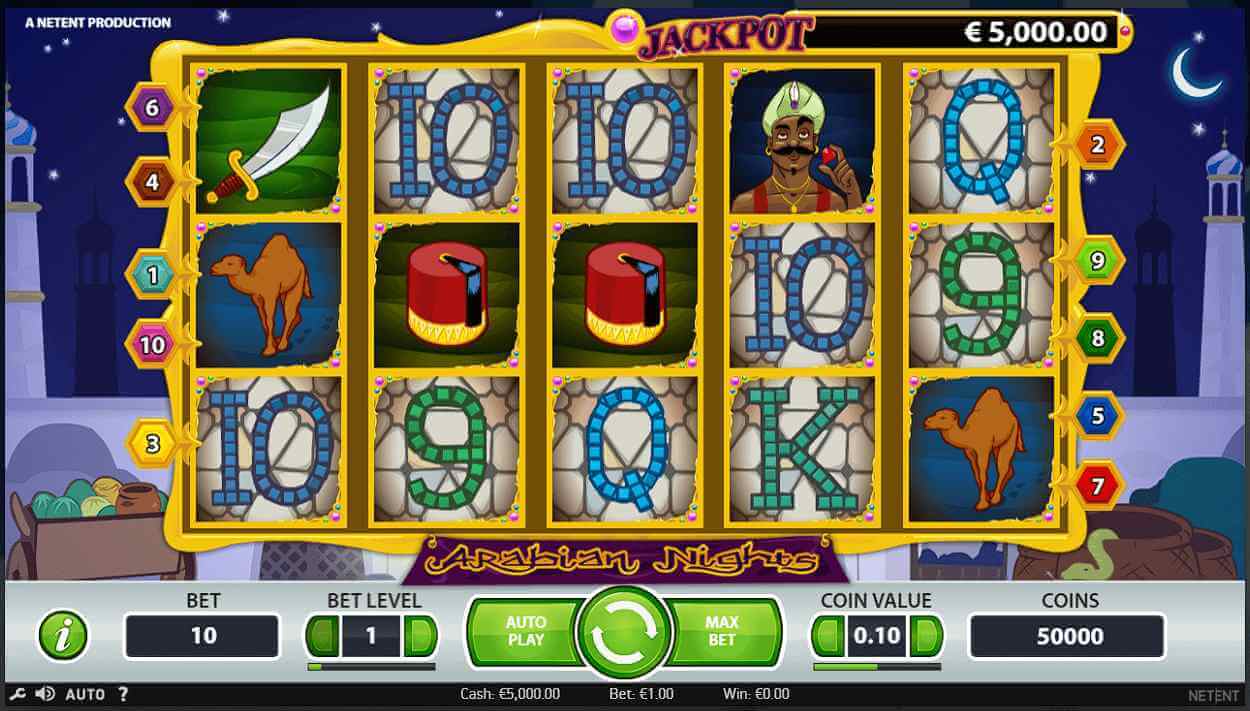The width and height of the screenshot is (1250, 711).
Task: Open the wrench settings icon
Action: tap(17, 694)
